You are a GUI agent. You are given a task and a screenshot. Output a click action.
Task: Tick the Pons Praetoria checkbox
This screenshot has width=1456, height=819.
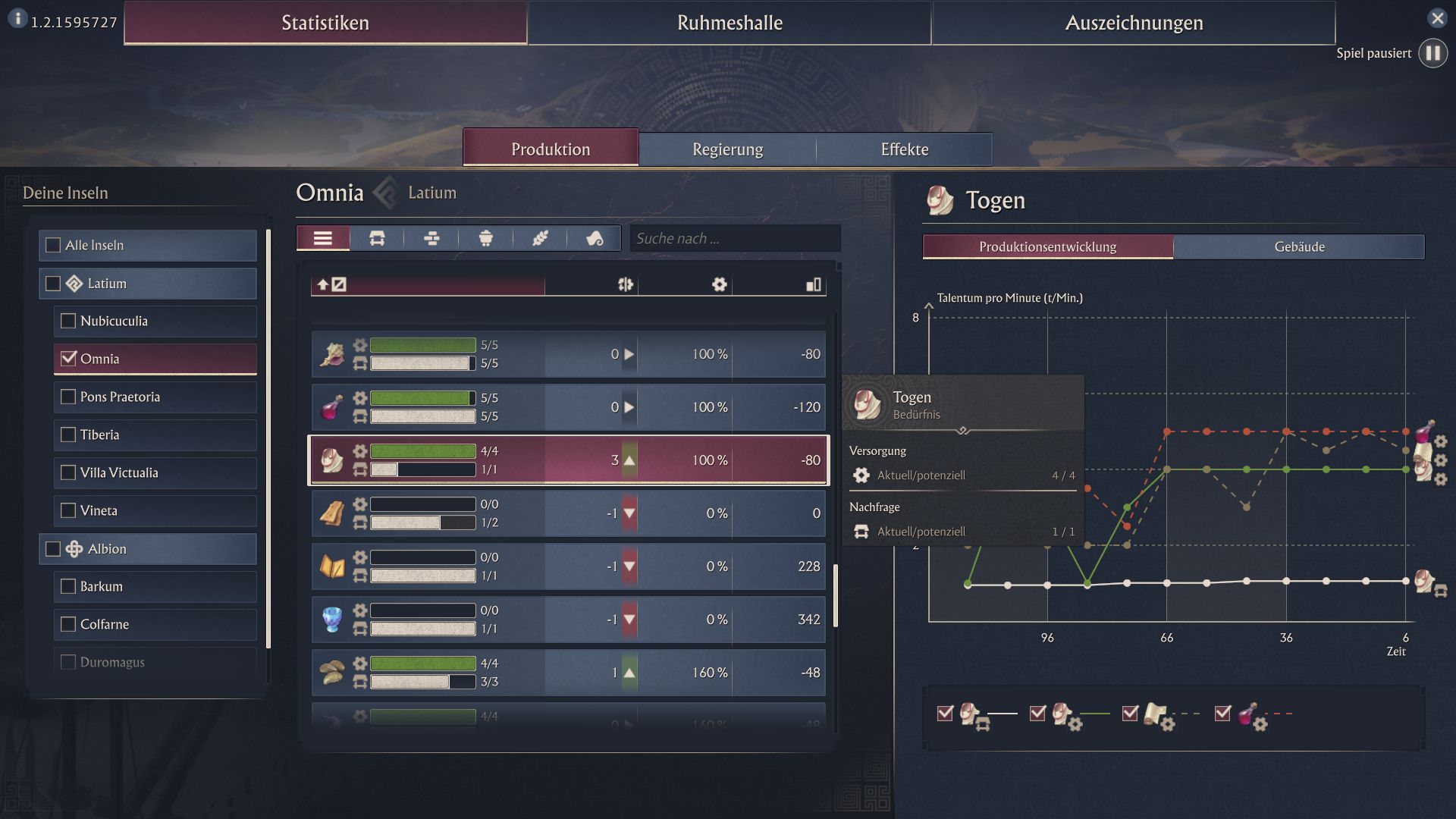[x=68, y=397]
